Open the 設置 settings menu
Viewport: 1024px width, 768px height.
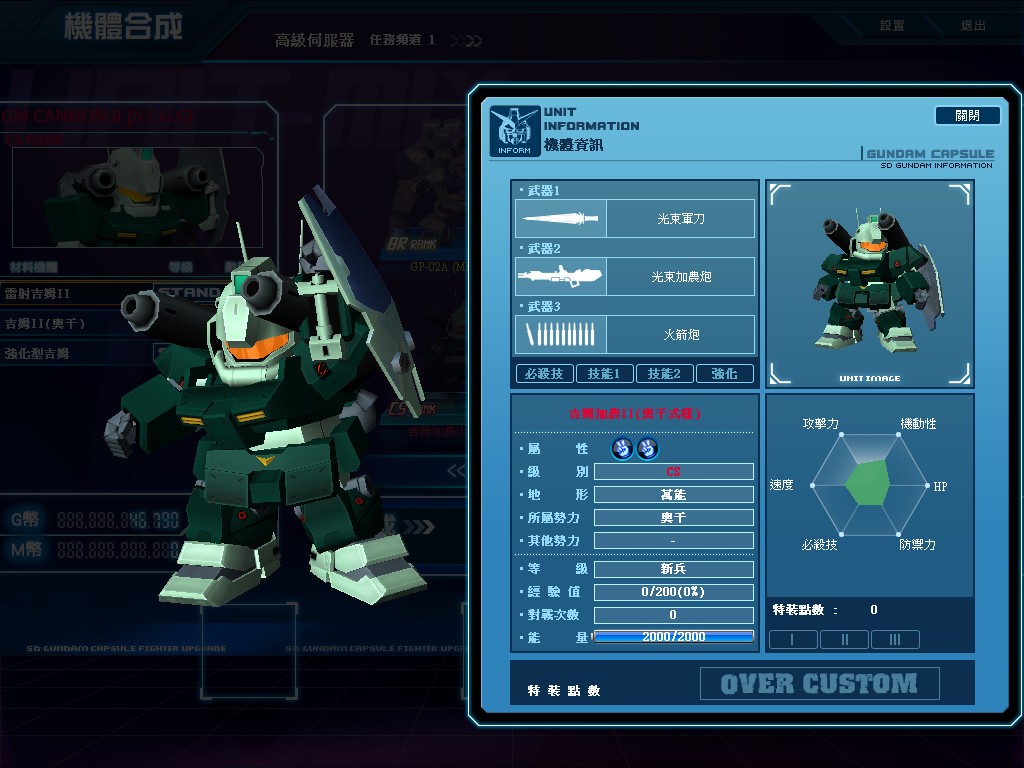click(x=892, y=26)
